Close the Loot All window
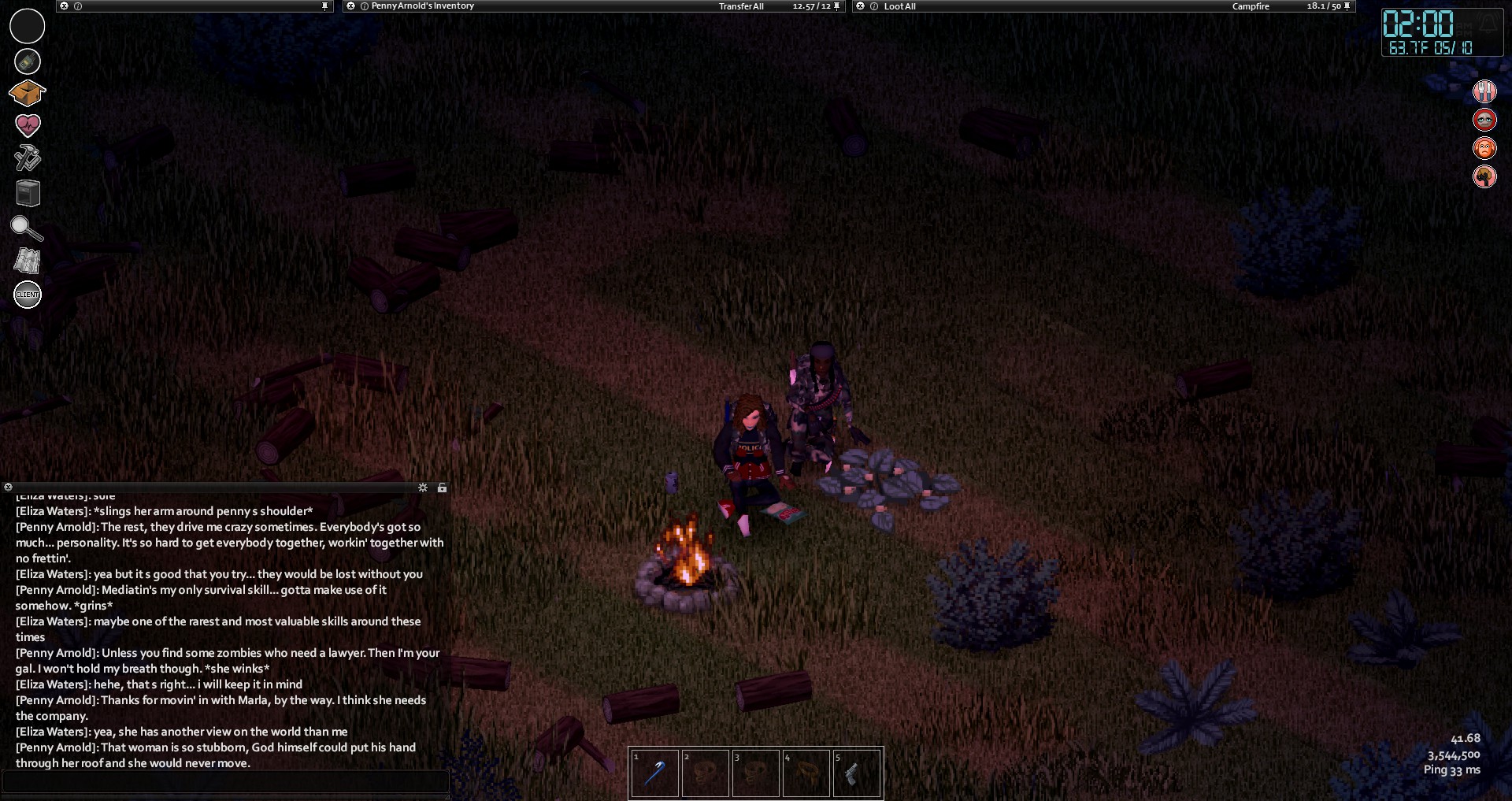The image size is (1512, 801). coord(861,6)
